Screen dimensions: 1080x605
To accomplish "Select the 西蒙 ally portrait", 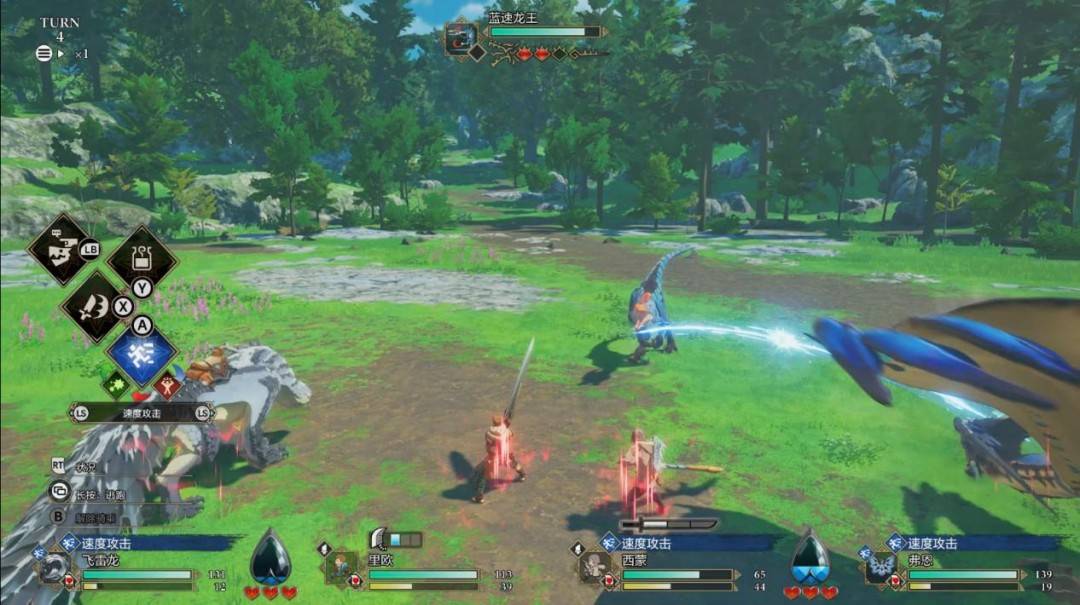I will [x=597, y=568].
